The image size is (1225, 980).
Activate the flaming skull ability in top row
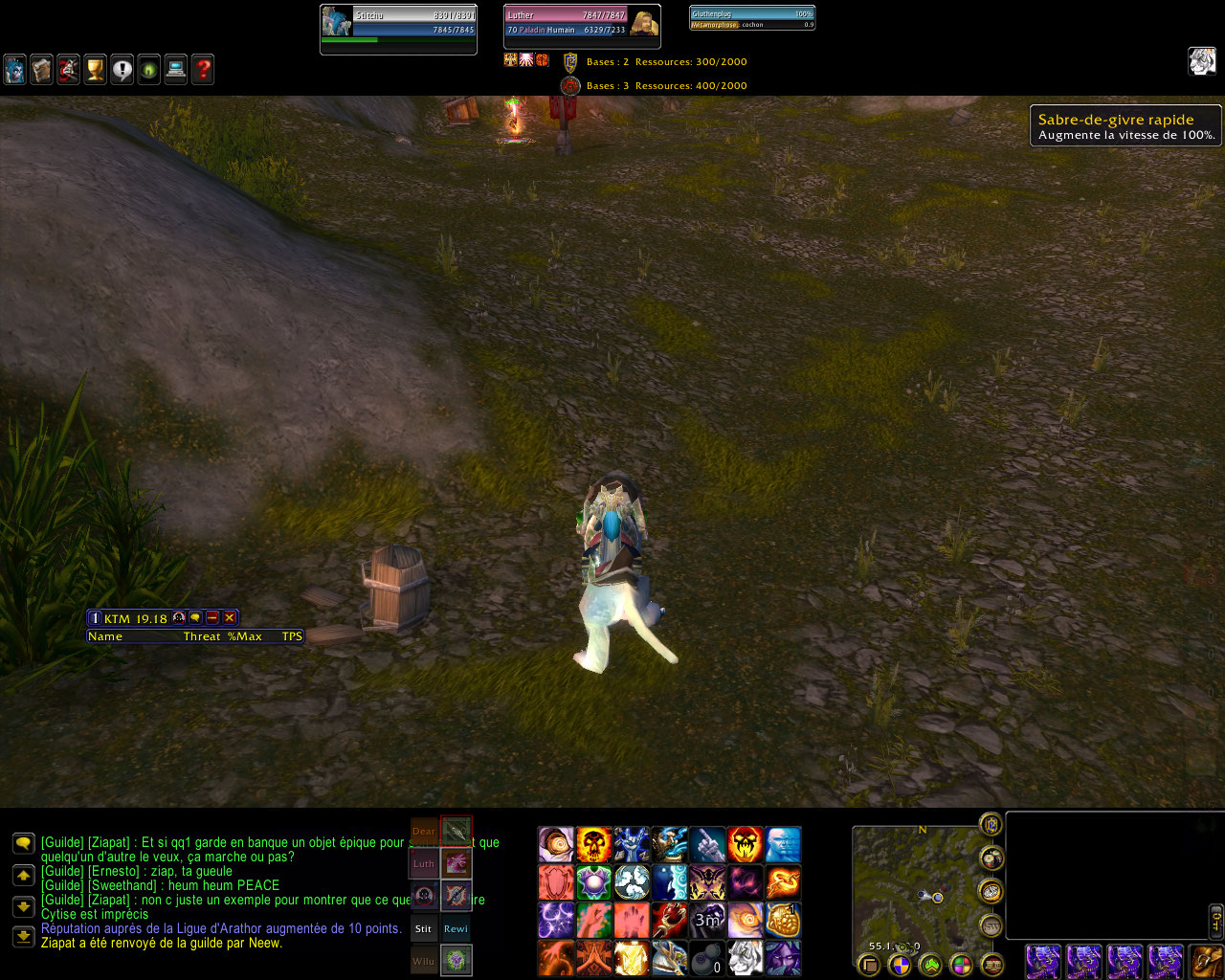[x=593, y=845]
